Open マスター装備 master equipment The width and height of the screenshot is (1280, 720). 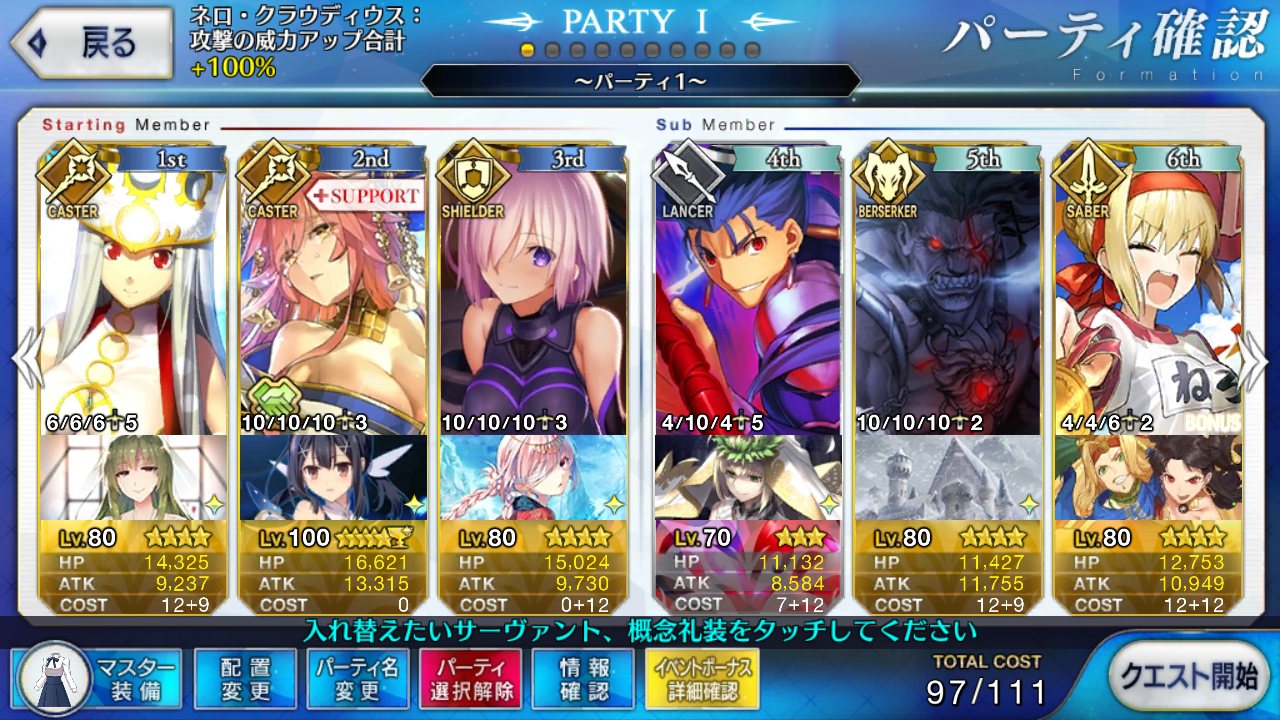pos(97,678)
